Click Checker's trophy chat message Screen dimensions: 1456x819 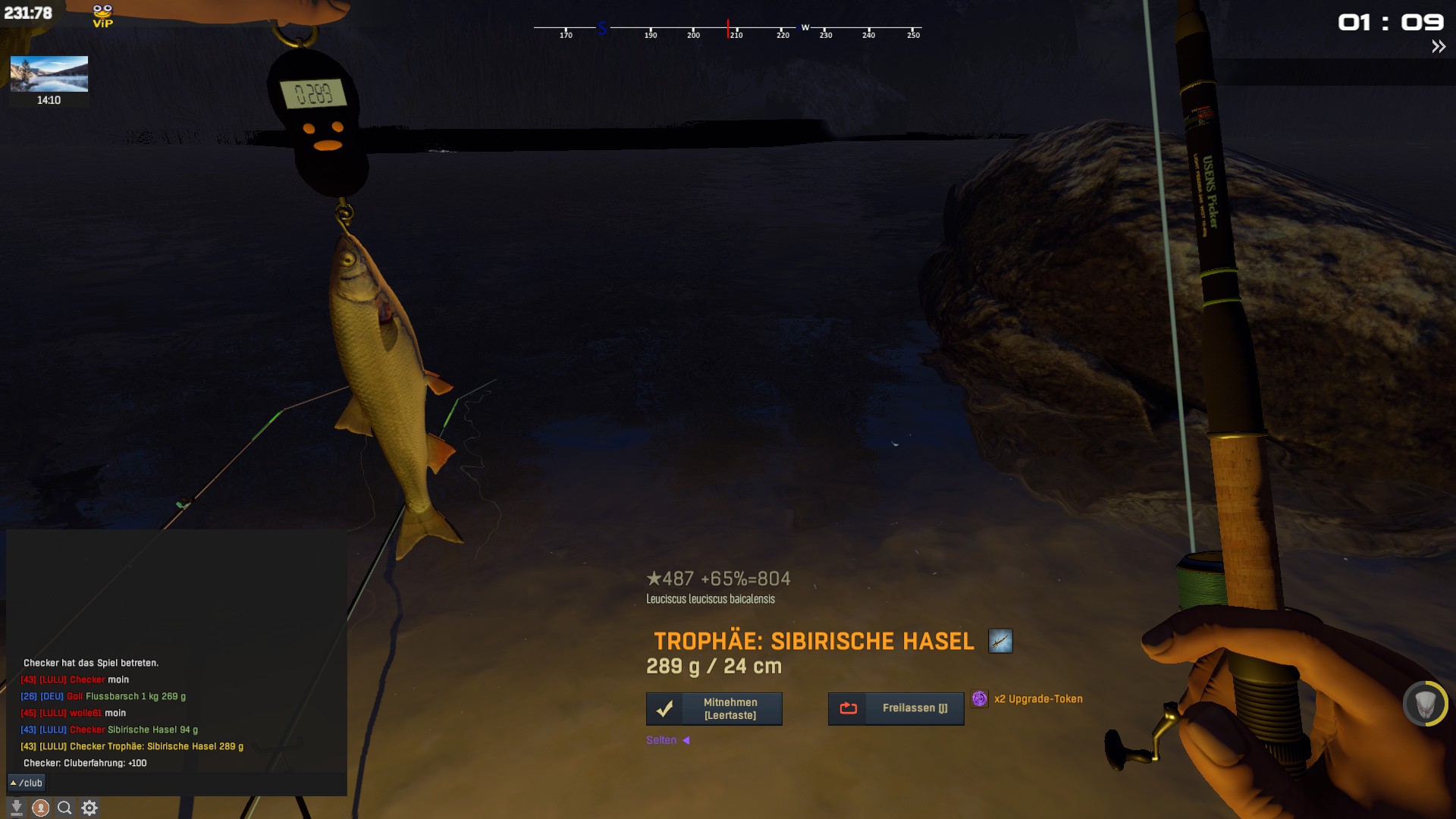[132, 747]
